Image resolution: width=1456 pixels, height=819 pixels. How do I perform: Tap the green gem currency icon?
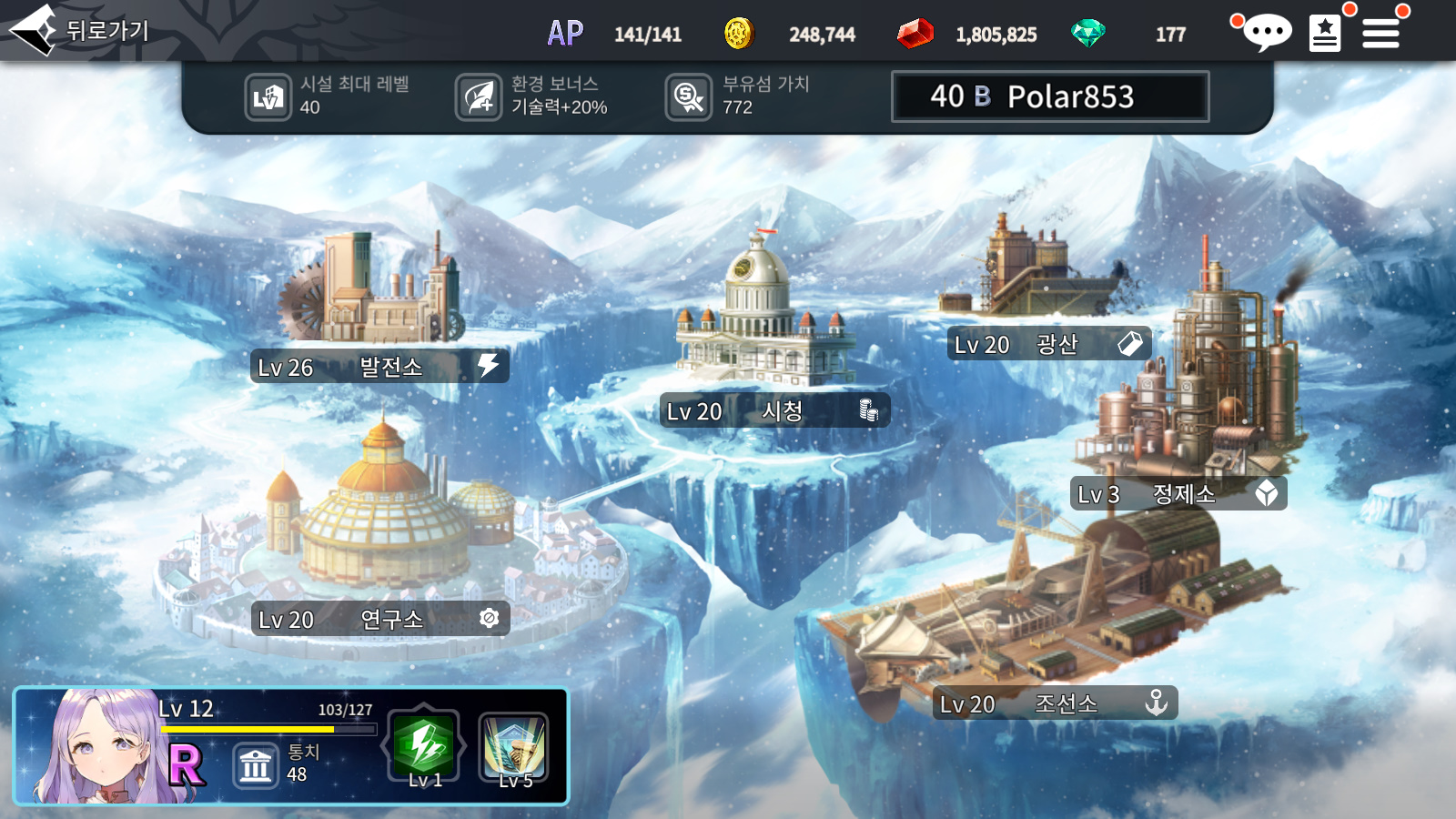coord(1087,34)
